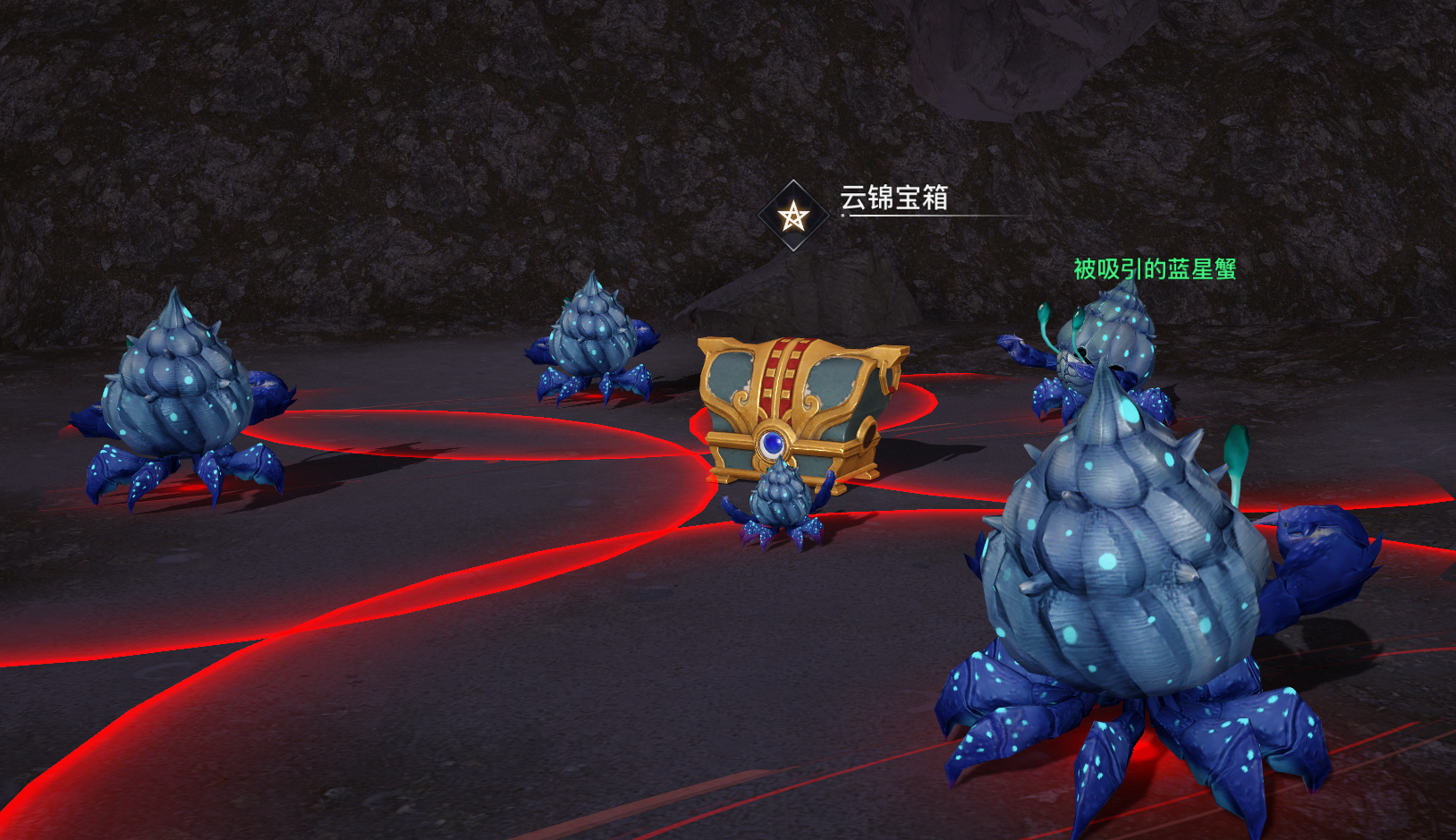
Task: Select the large crab in the foreground
Action: [1118, 573]
